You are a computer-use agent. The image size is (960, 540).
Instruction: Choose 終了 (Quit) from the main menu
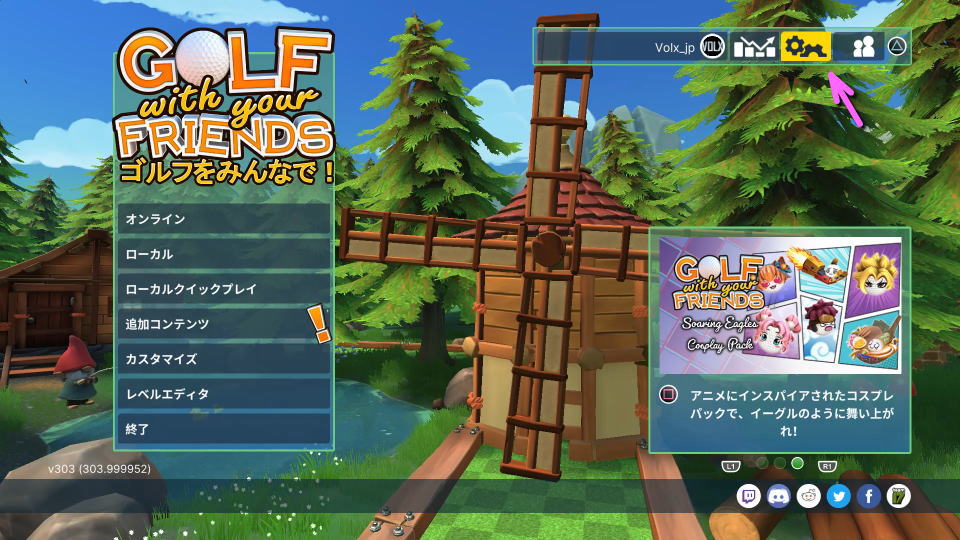click(x=223, y=429)
